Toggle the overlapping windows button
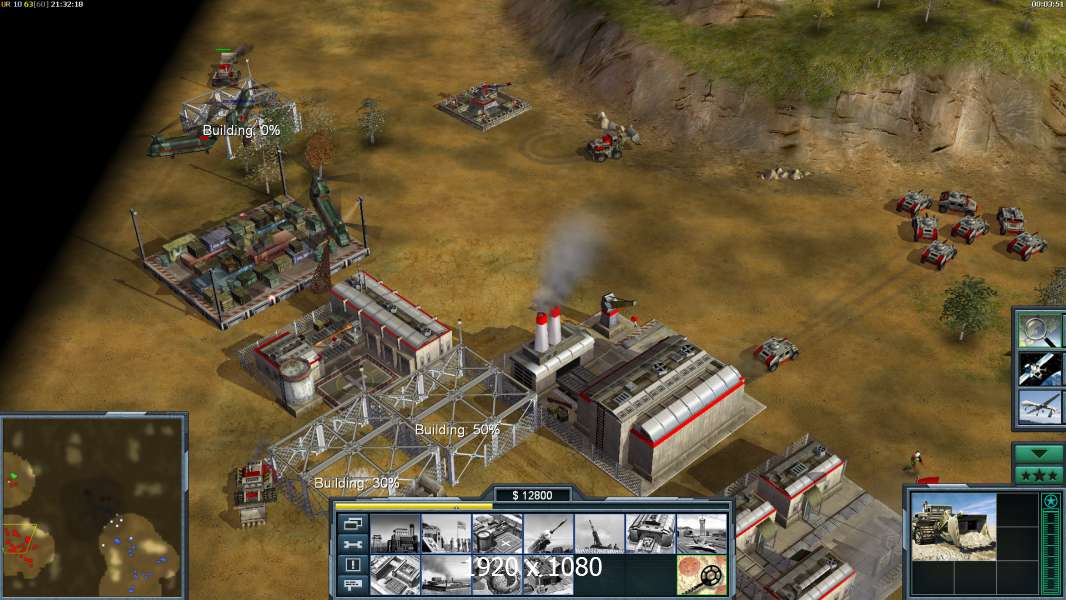Viewport: 1066px width, 600px height. coord(353,523)
